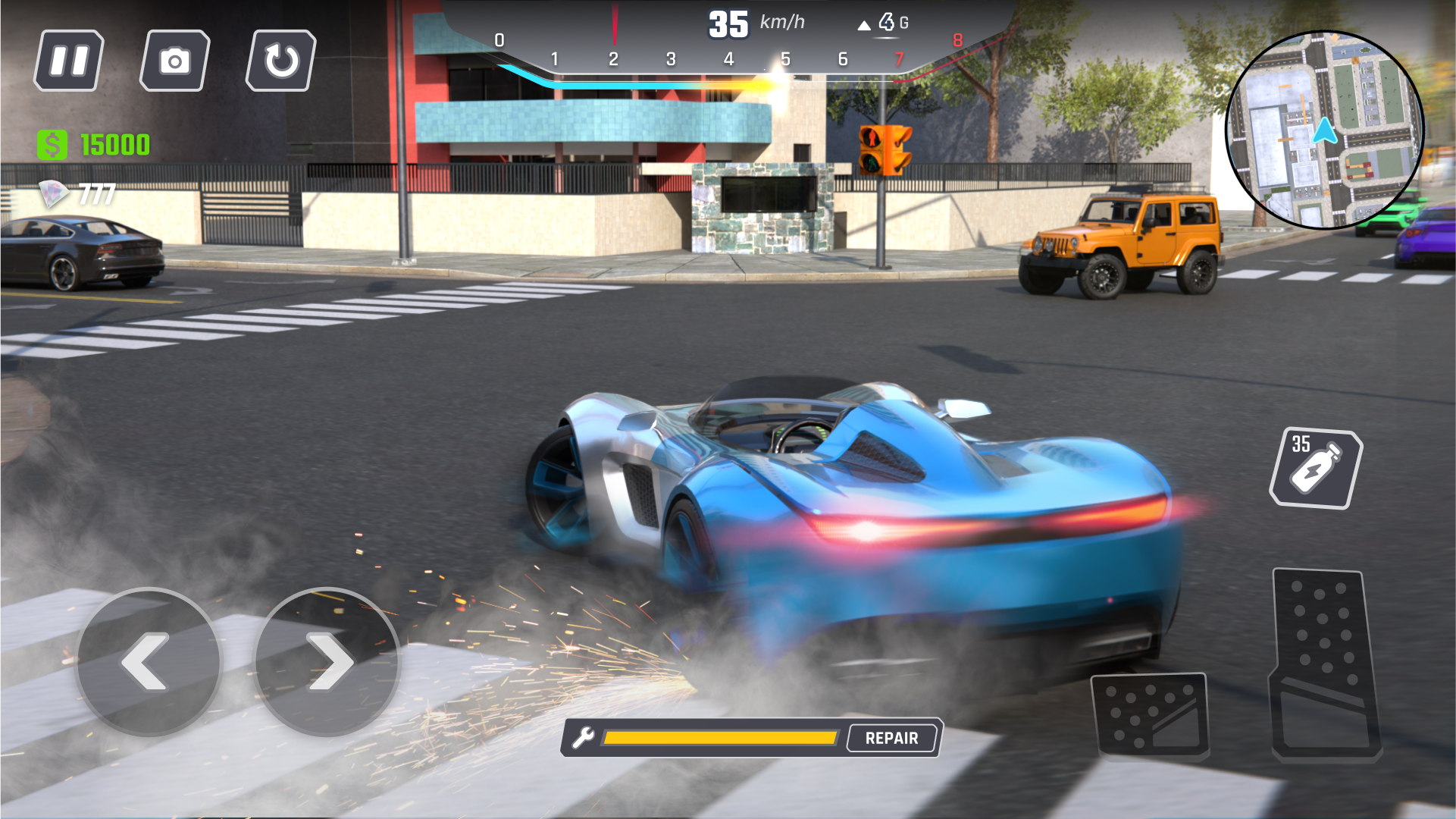
Task: Click the nitro counter showing 35
Action: [x=1301, y=444]
